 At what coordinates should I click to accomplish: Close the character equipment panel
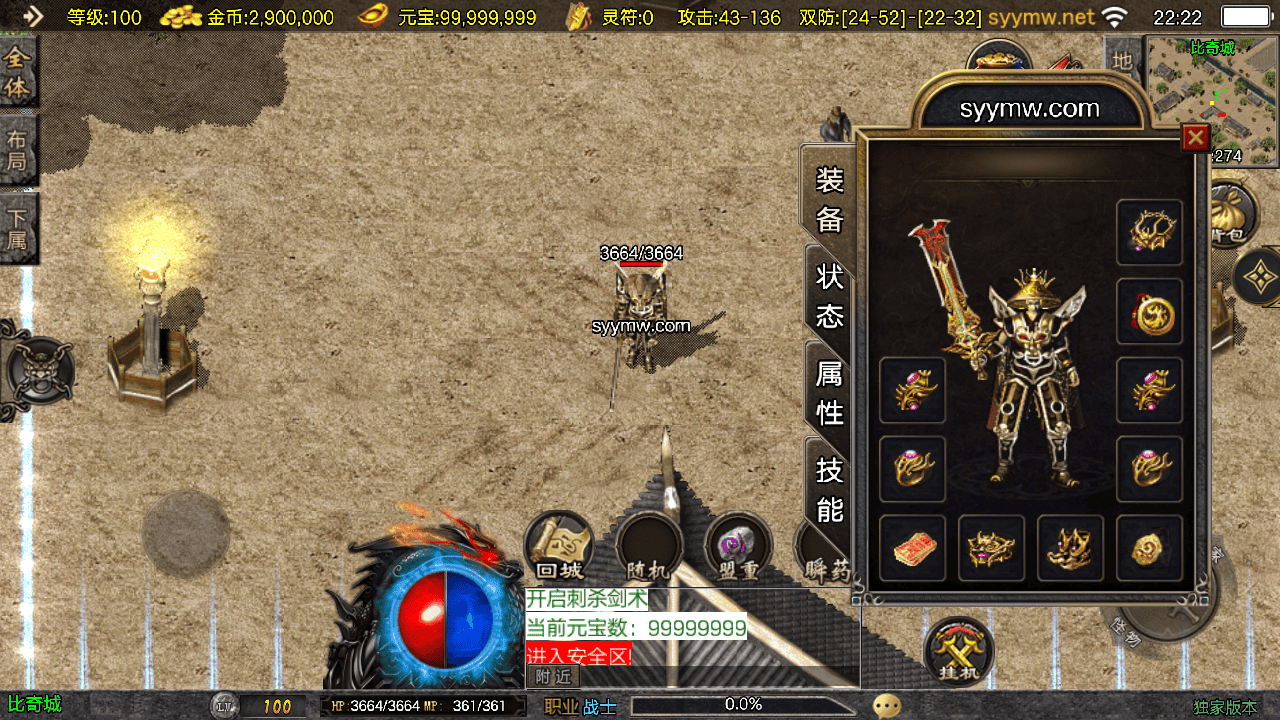click(1195, 137)
